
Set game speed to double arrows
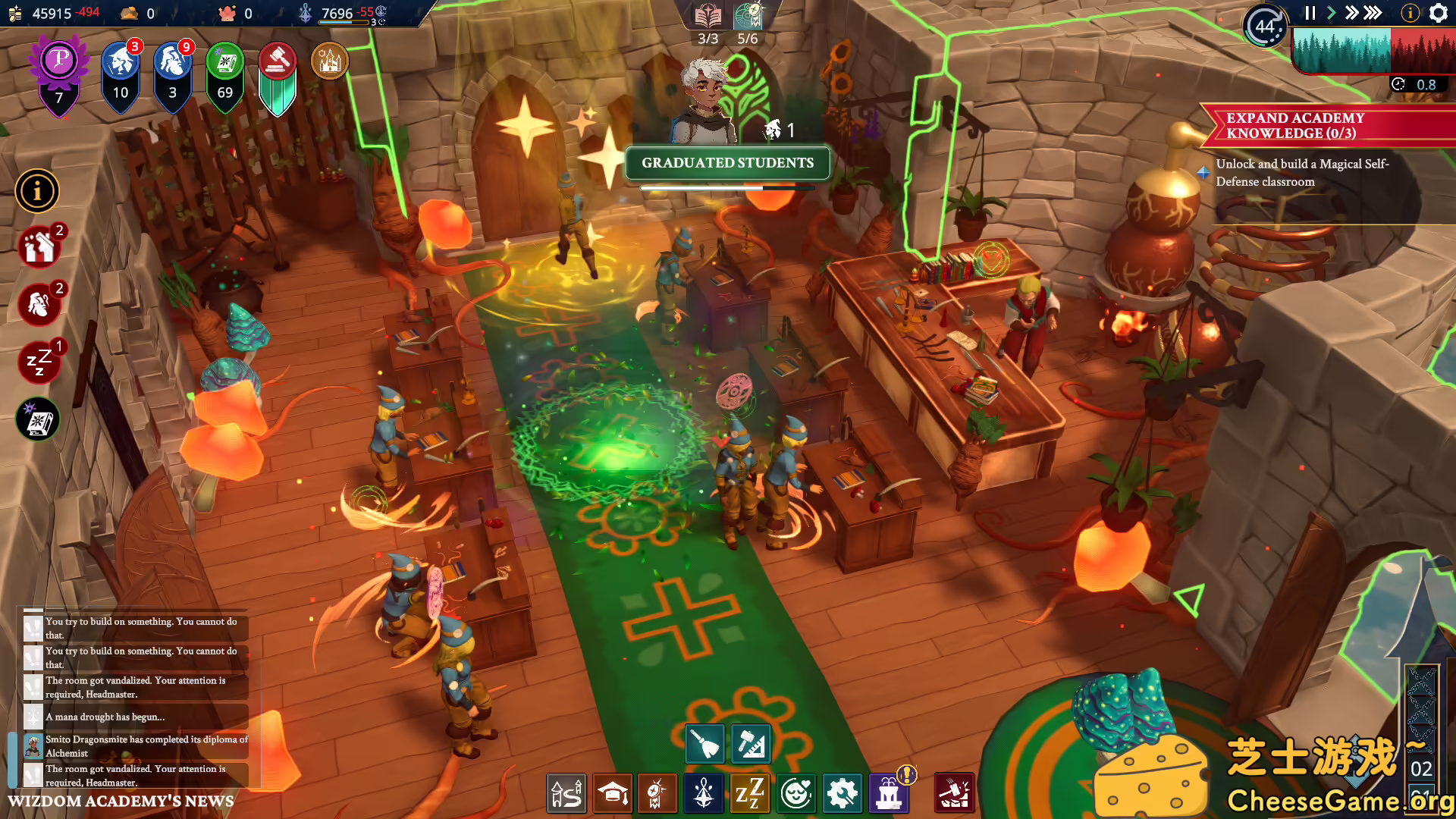coord(1351,13)
